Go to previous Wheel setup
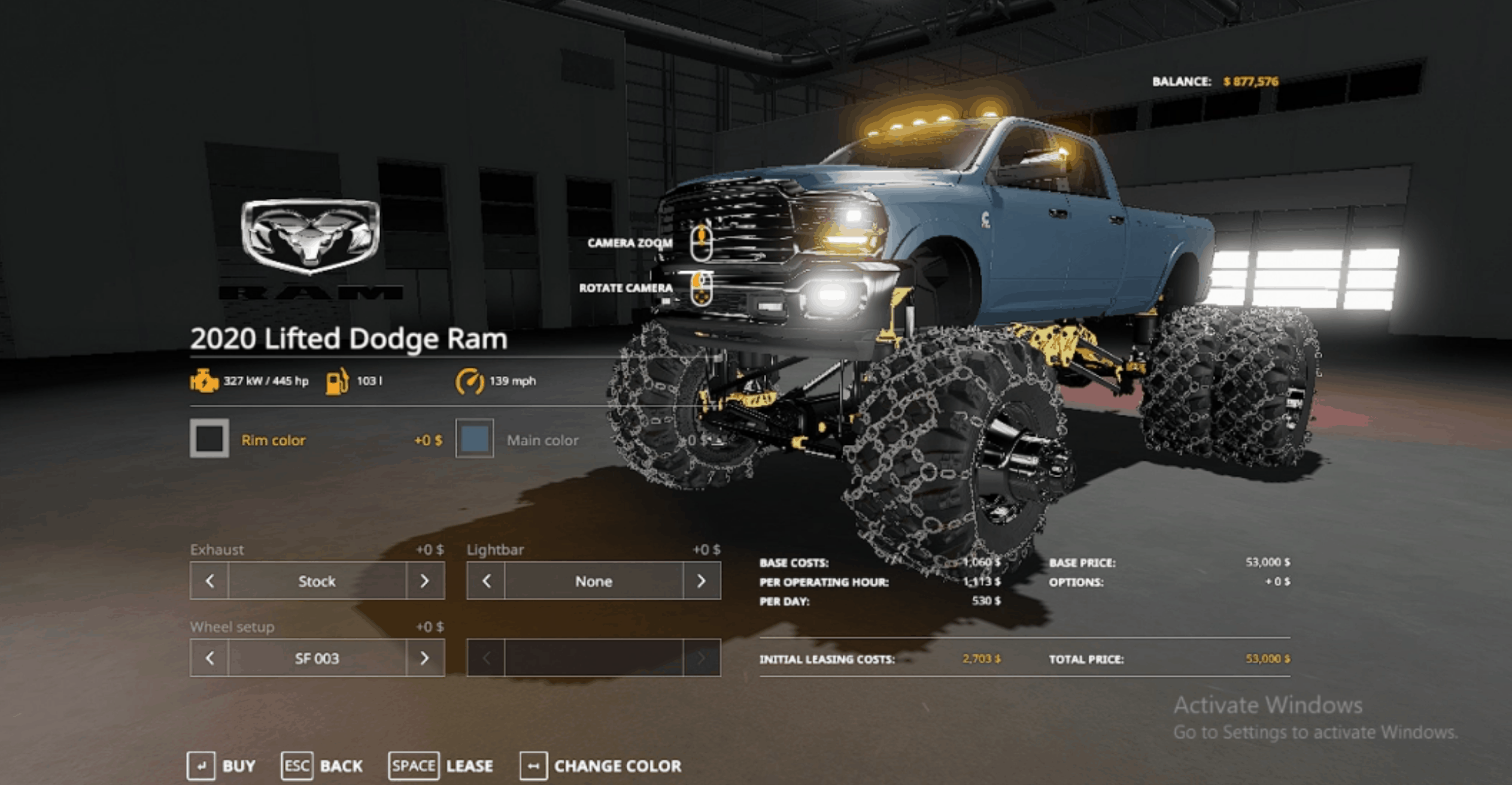 tap(210, 658)
